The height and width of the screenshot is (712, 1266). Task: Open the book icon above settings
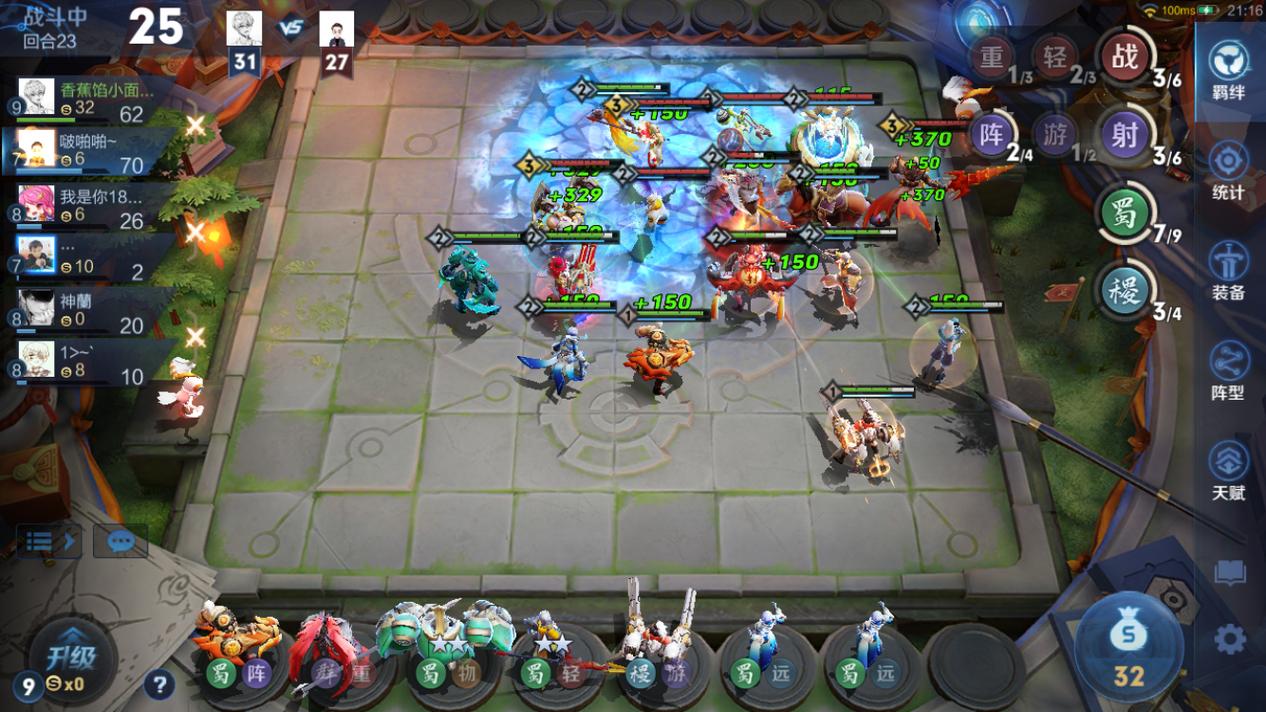(x=1230, y=573)
